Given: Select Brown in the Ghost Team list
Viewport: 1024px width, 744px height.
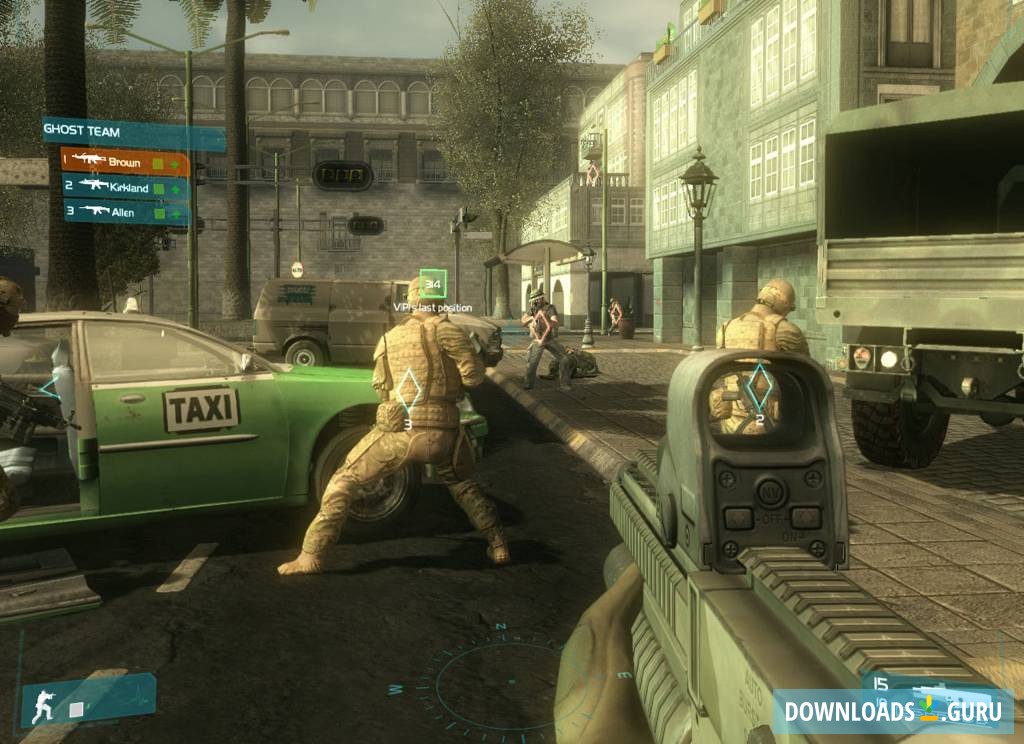Looking at the screenshot, I should (x=124, y=161).
